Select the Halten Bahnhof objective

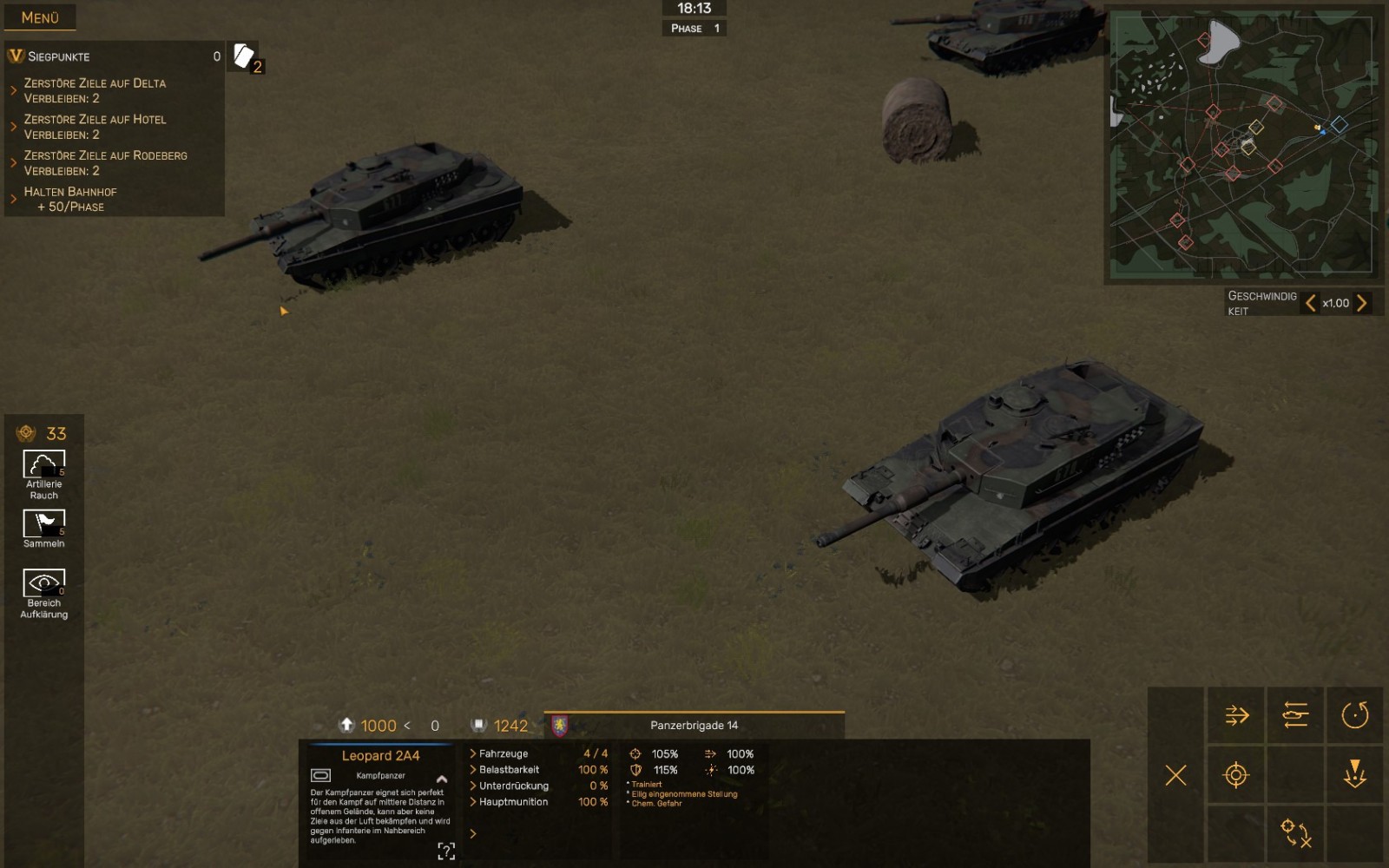tap(69, 199)
